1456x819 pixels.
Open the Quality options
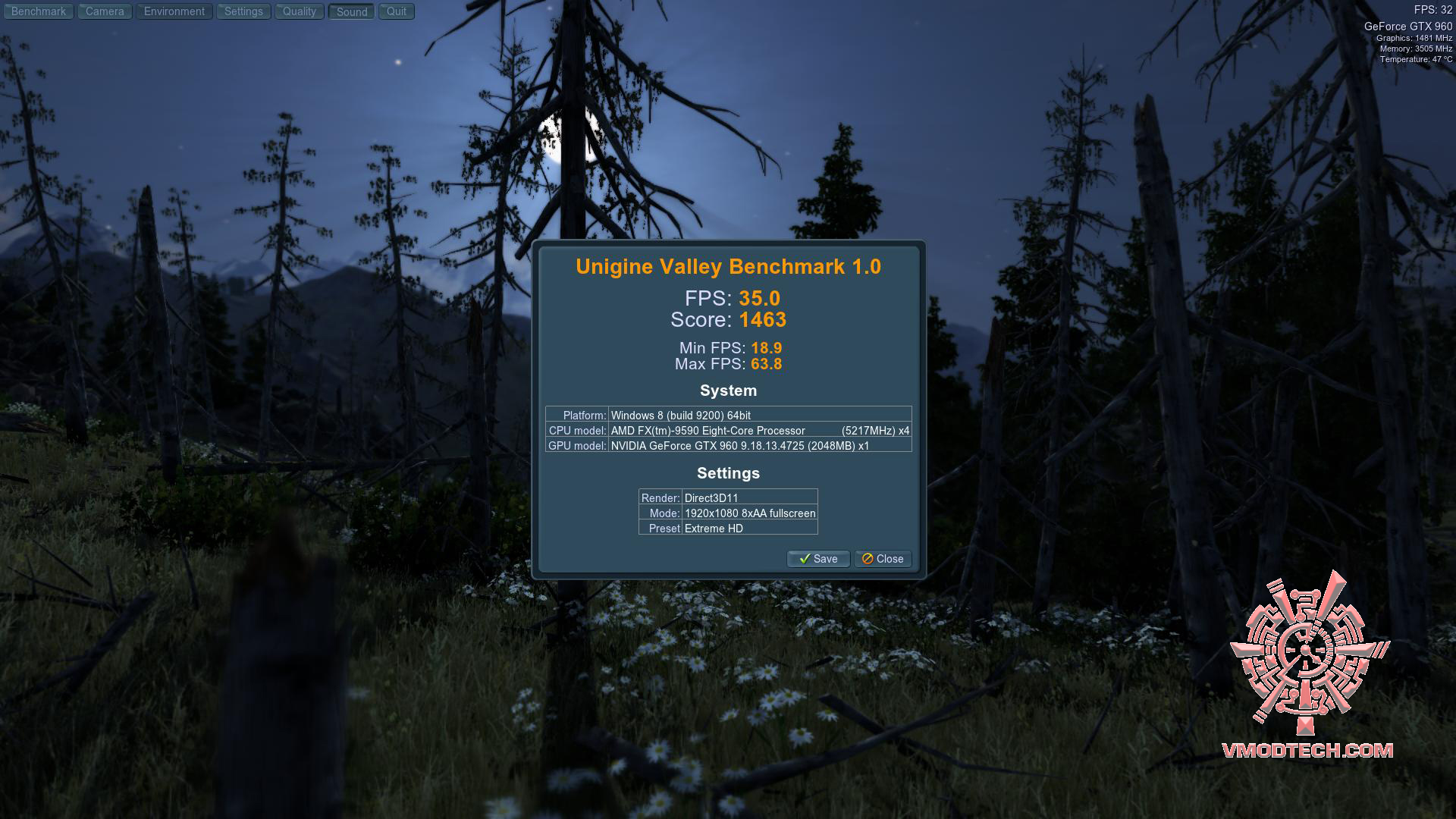300,11
